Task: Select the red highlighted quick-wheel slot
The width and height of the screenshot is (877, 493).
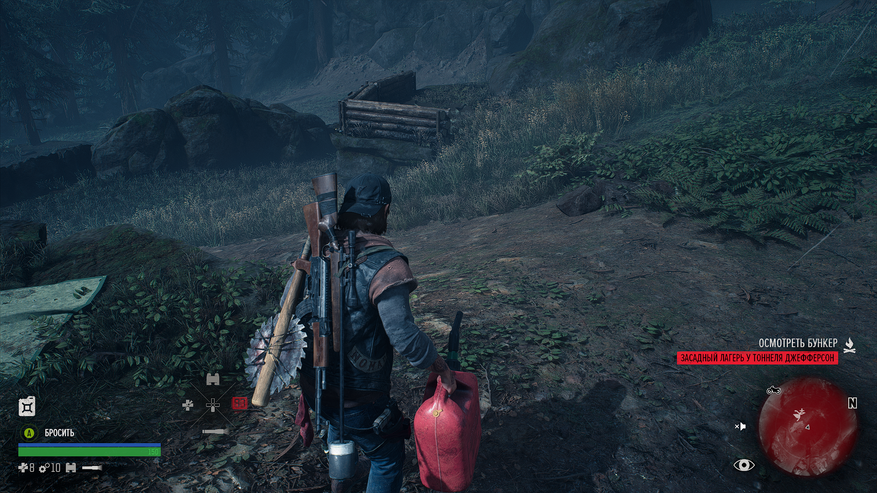Action: [x=240, y=404]
